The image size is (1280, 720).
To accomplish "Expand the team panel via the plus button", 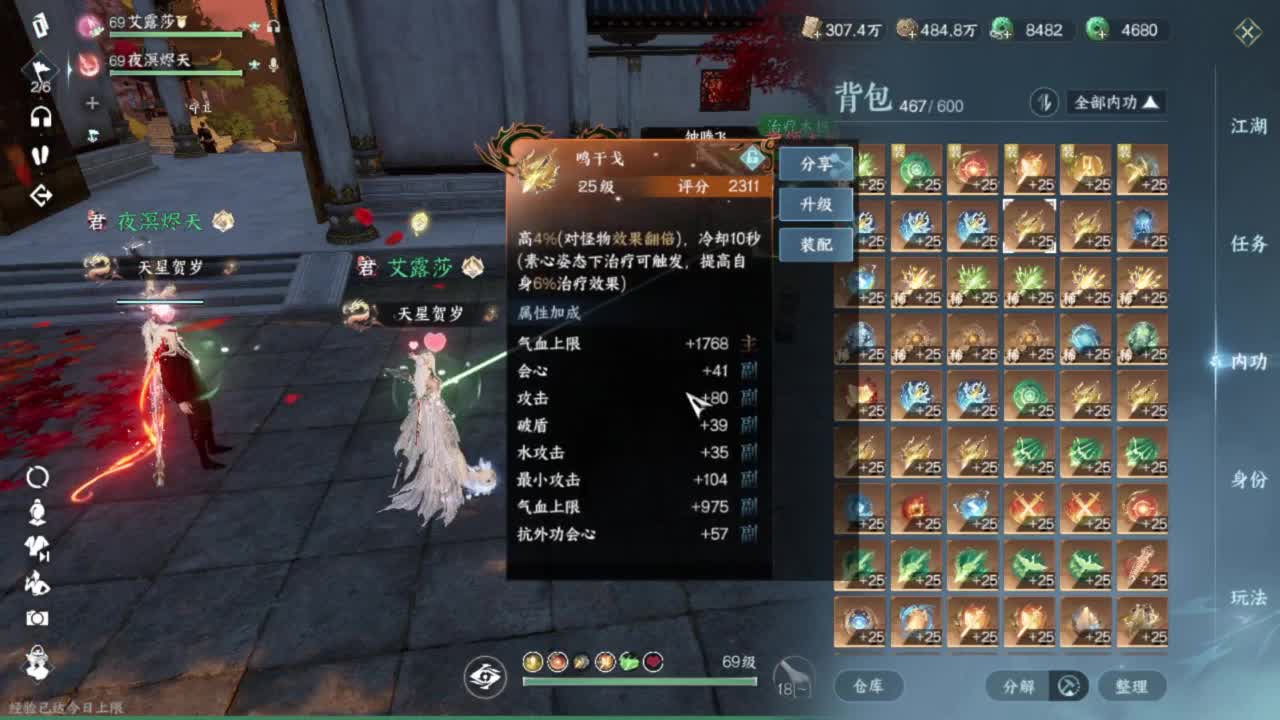I will [91, 103].
